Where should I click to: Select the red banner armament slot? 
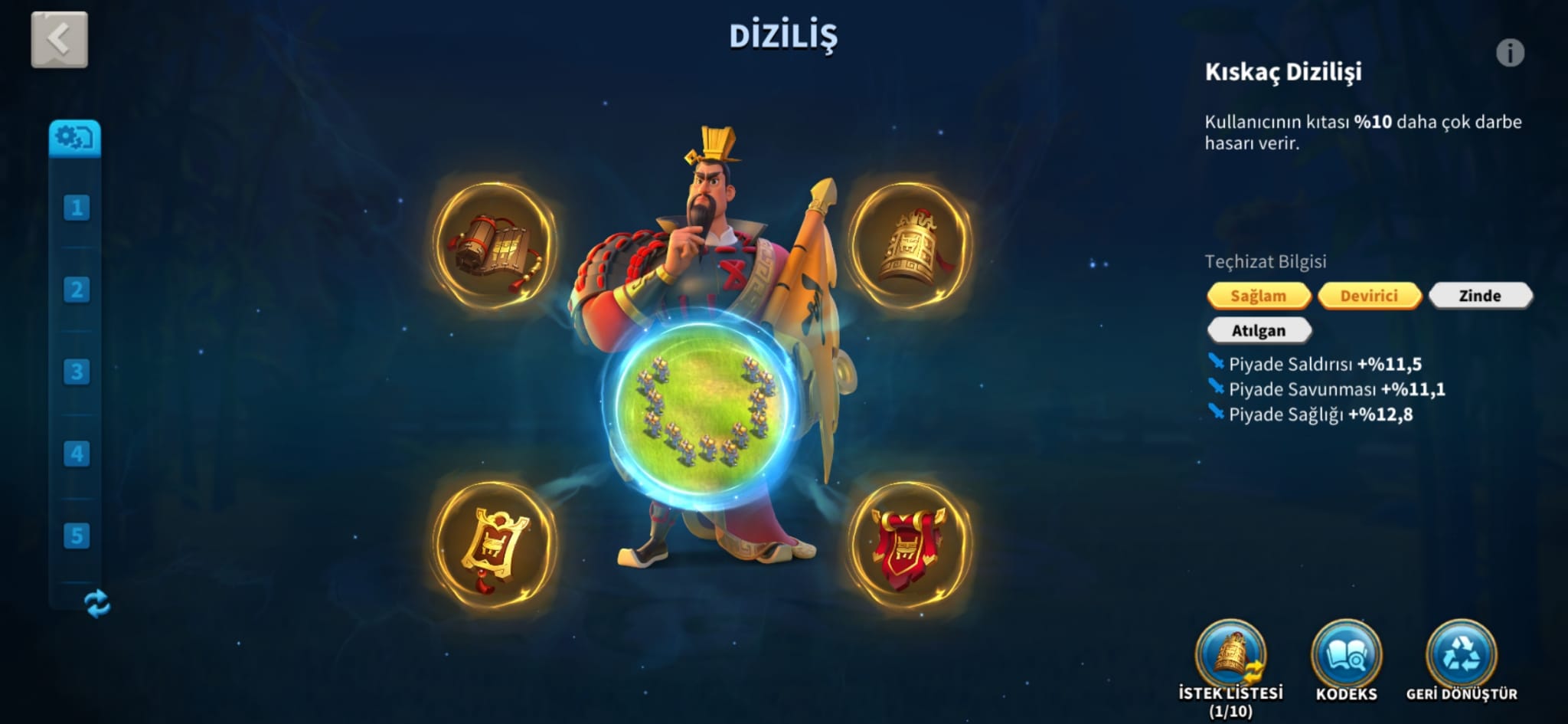909,545
